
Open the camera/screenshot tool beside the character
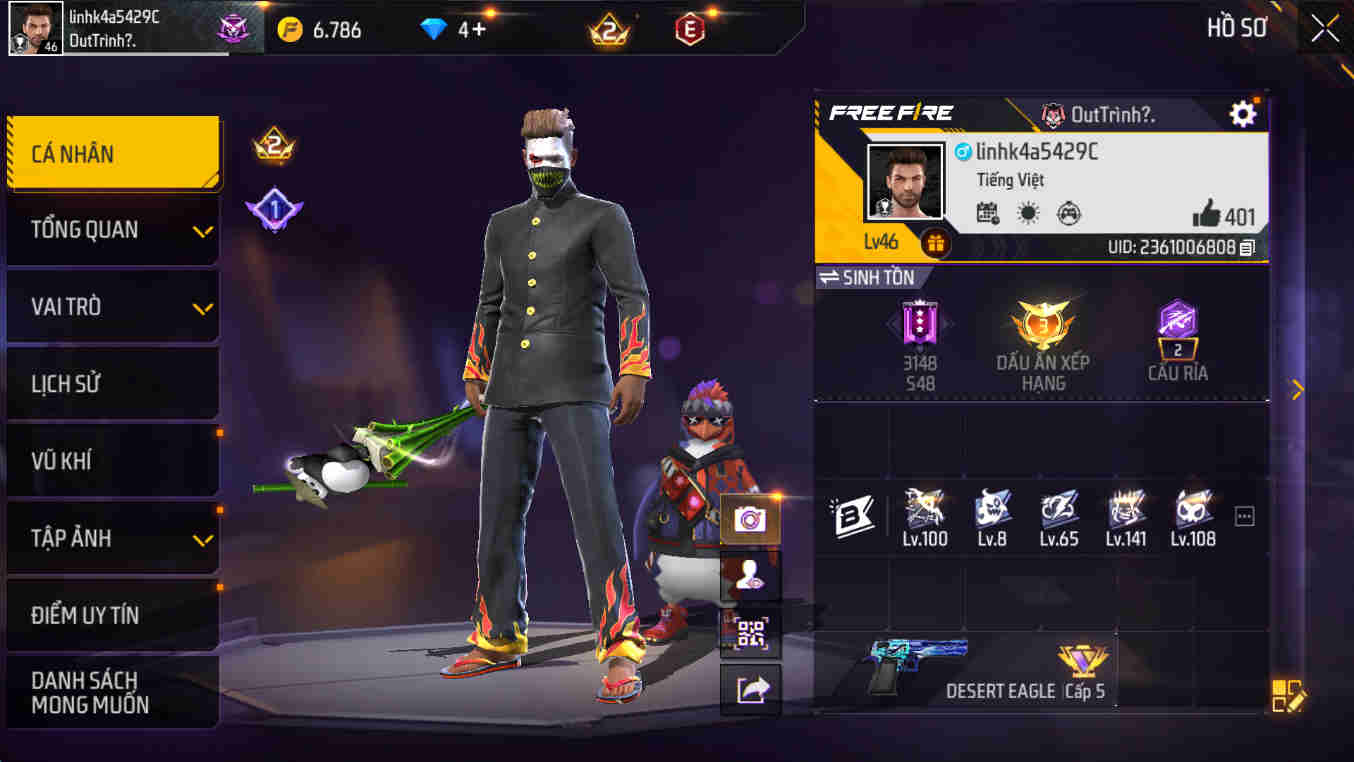[749, 521]
